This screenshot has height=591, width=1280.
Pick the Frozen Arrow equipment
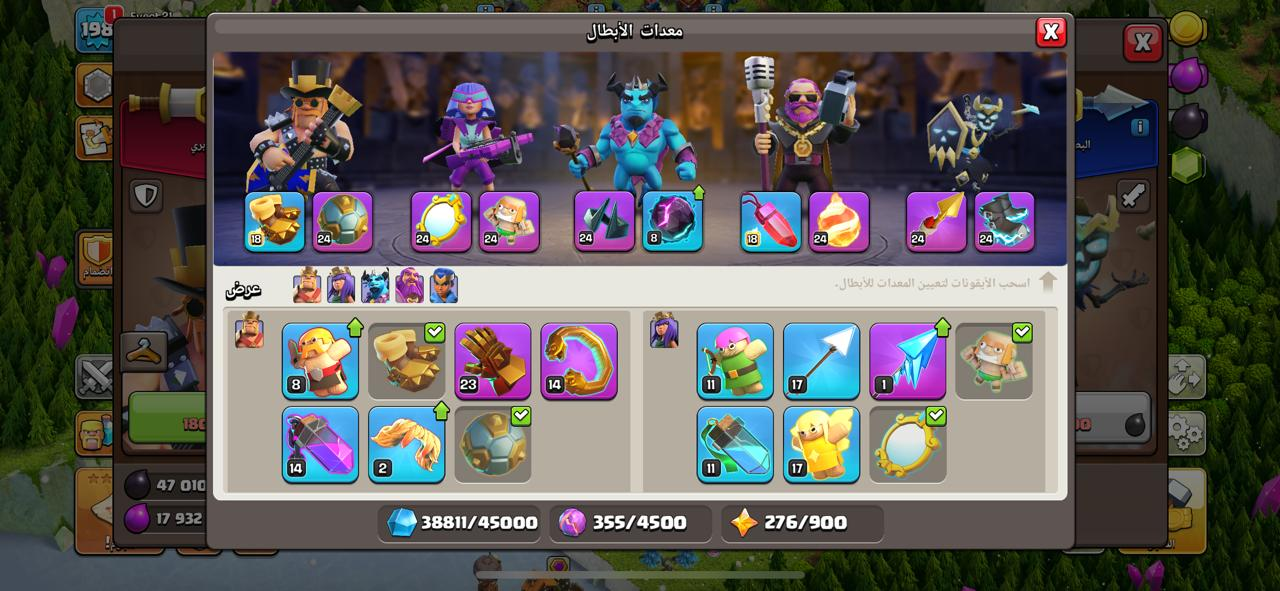coord(907,361)
